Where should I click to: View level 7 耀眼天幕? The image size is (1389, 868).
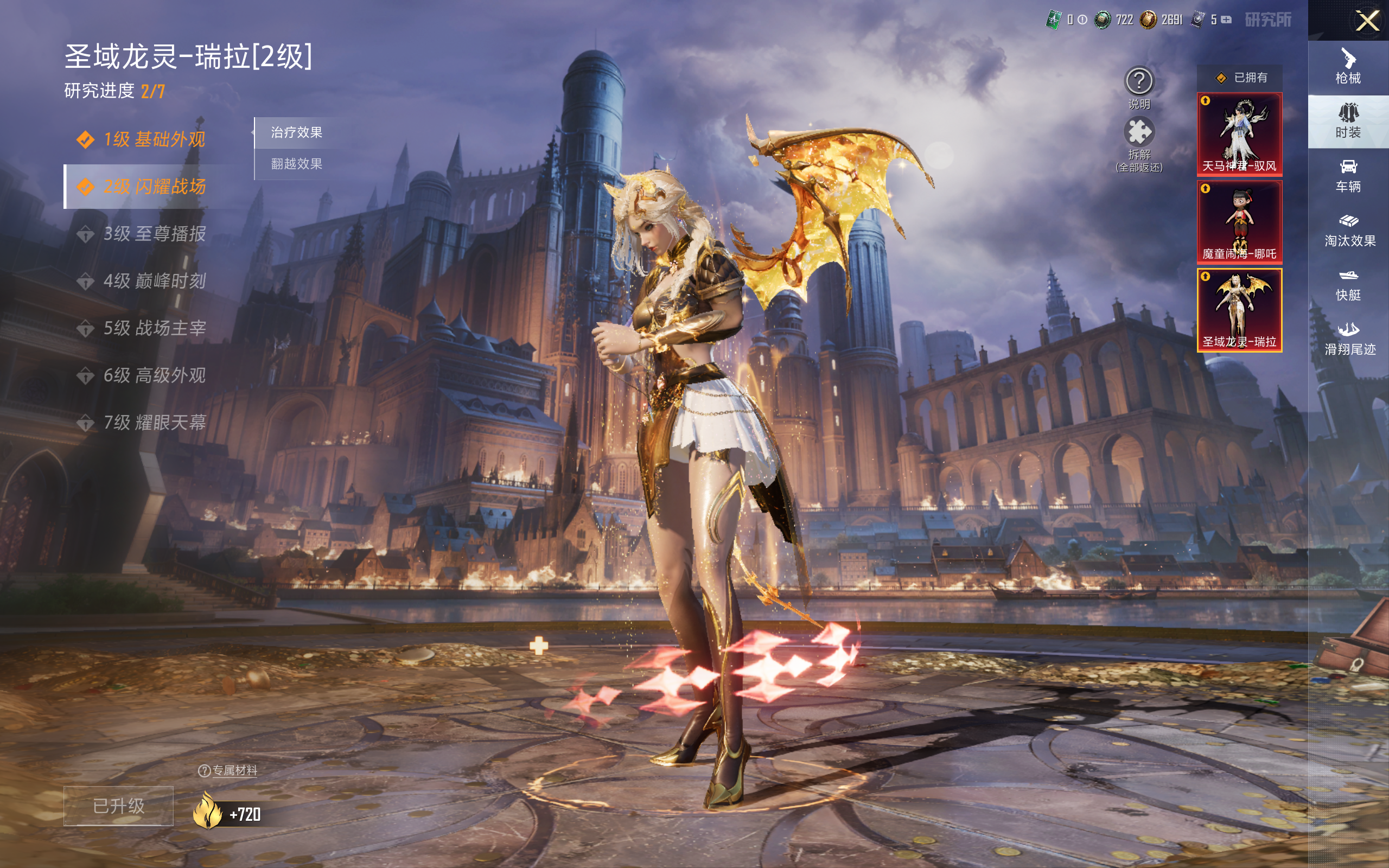click(153, 423)
